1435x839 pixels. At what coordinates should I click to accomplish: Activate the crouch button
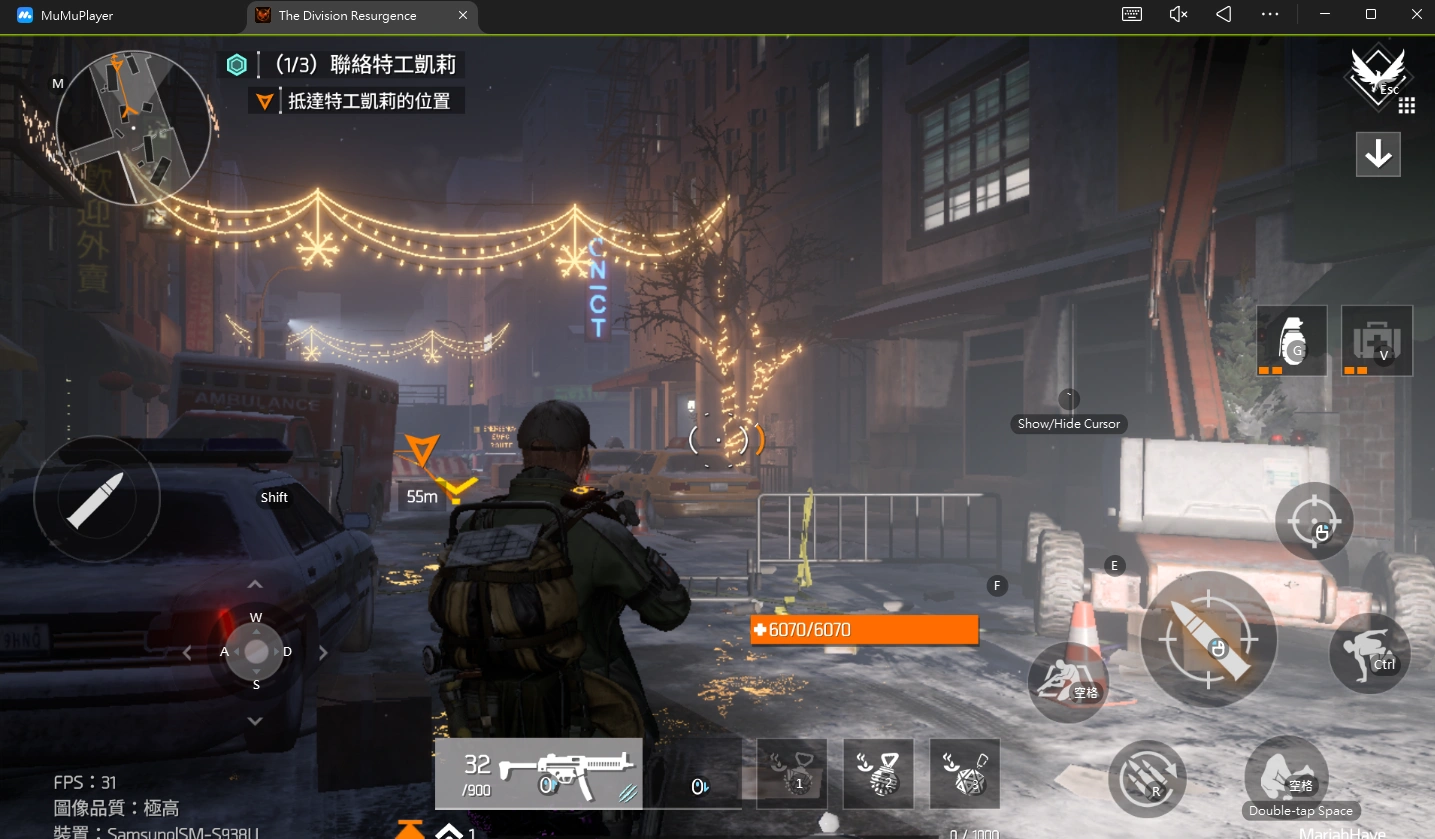pos(1369,653)
